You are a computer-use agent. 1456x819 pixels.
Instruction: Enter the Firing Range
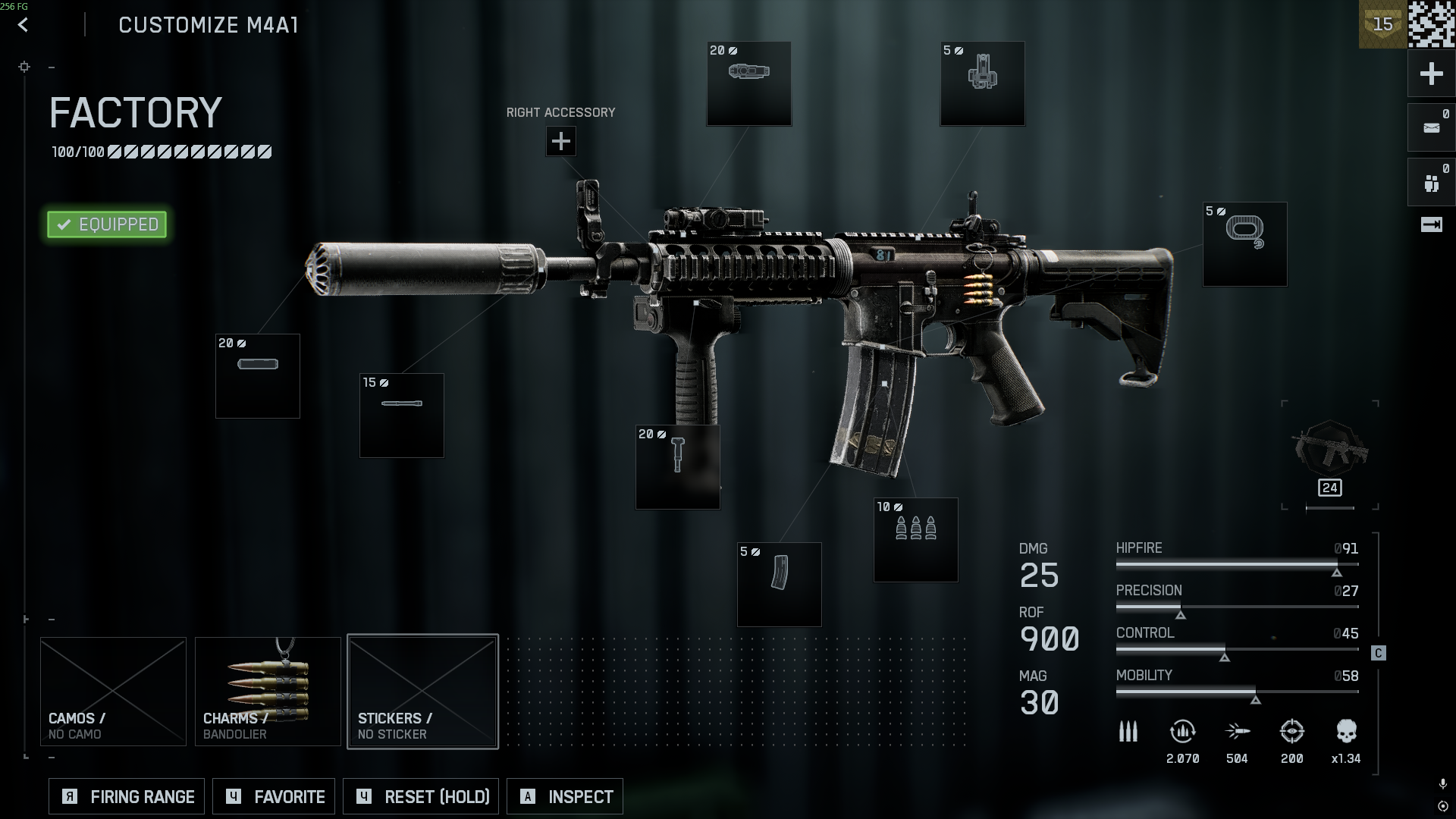click(x=127, y=796)
